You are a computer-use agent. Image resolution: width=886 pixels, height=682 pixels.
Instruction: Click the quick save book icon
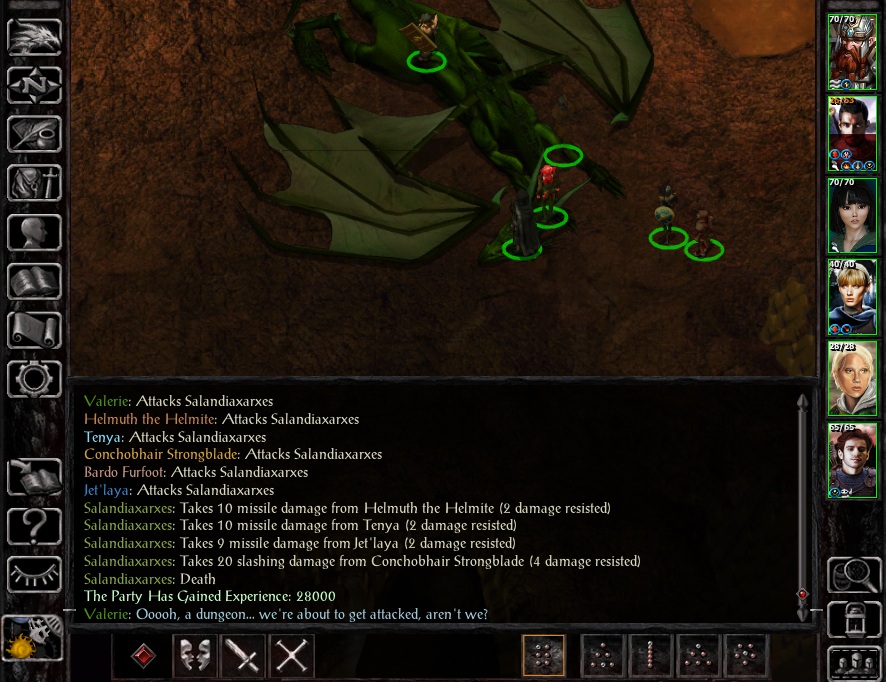(35, 476)
